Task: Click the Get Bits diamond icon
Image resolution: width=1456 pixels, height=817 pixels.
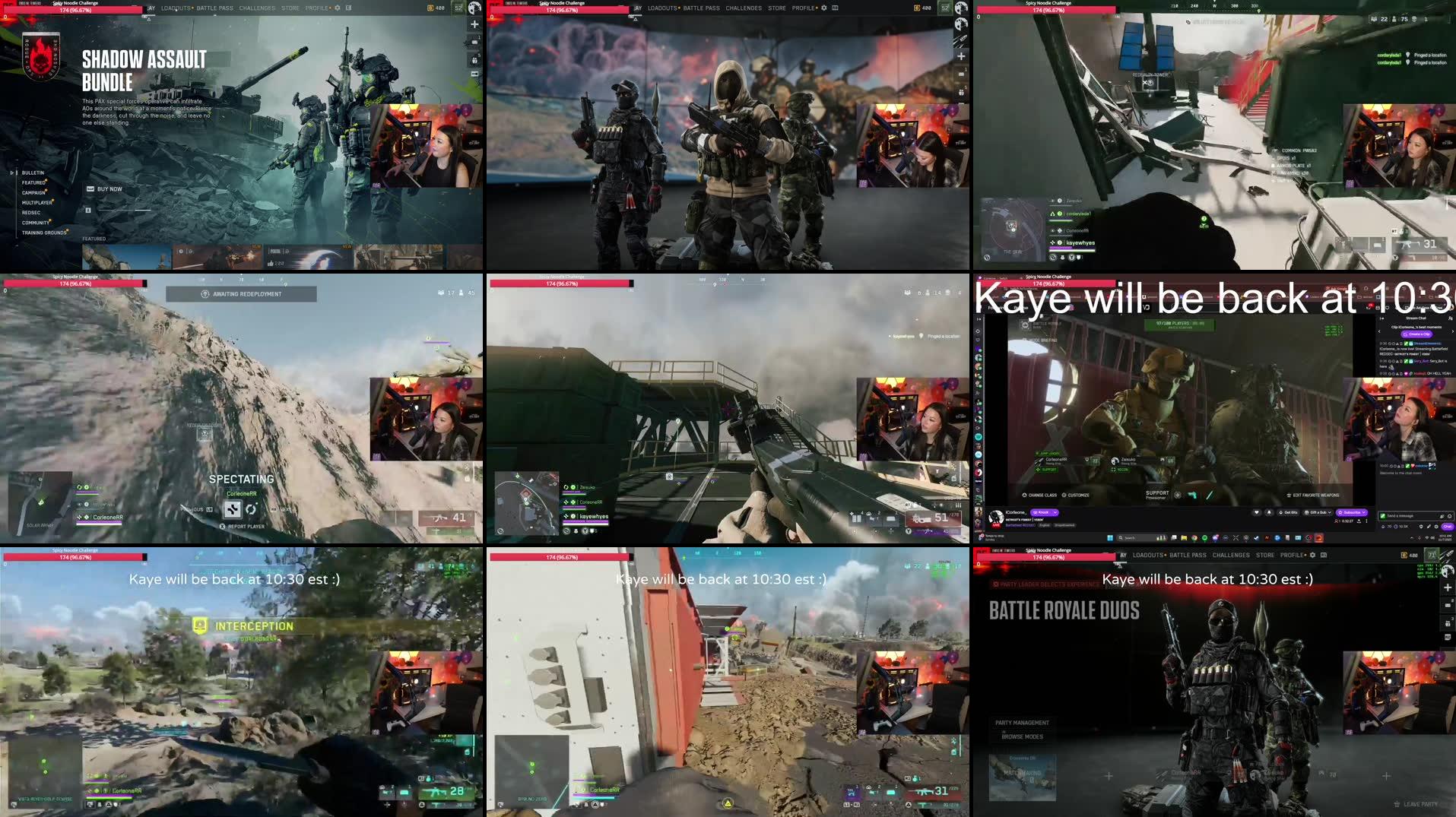Action: tap(1288, 511)
